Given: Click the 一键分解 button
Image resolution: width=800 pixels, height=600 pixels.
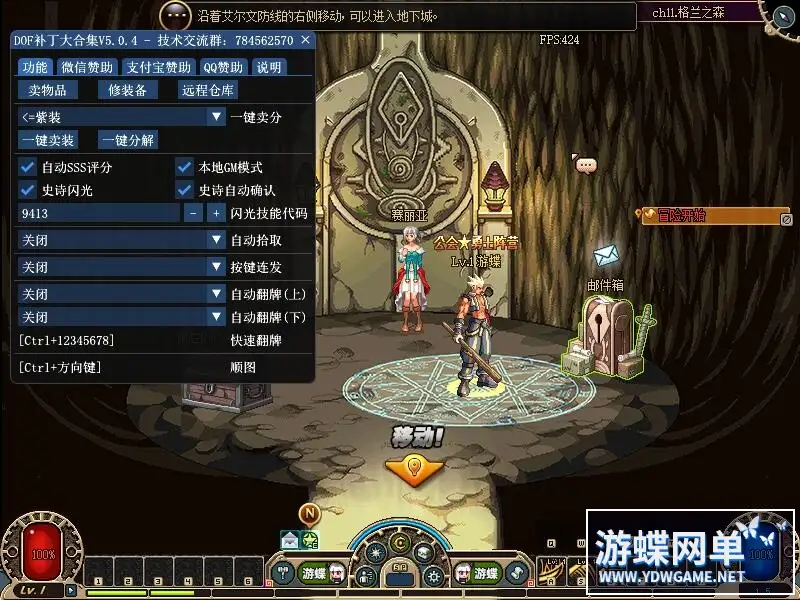Looking at the screenshot, I should [128, 141].
